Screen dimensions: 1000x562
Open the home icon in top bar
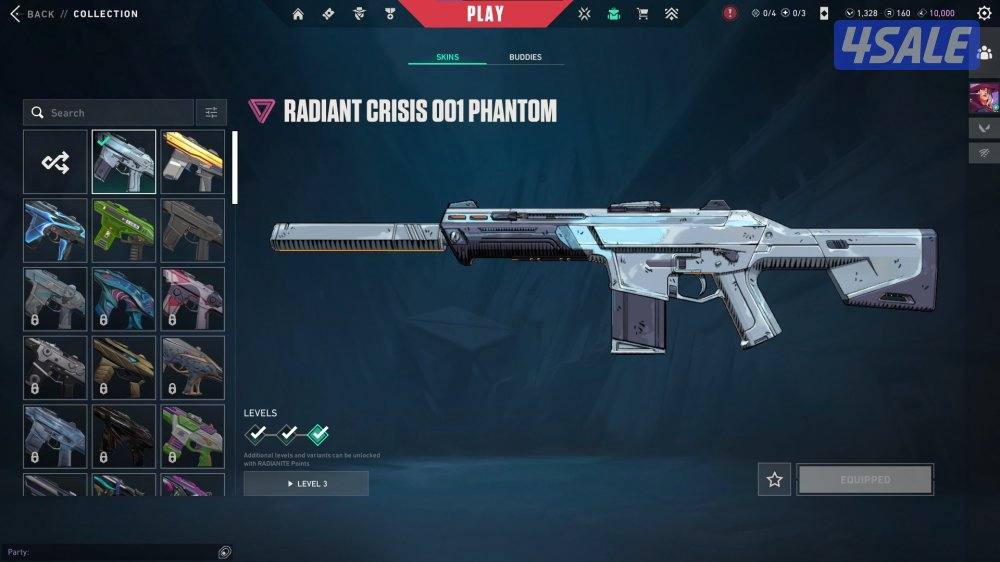(298, 14)
